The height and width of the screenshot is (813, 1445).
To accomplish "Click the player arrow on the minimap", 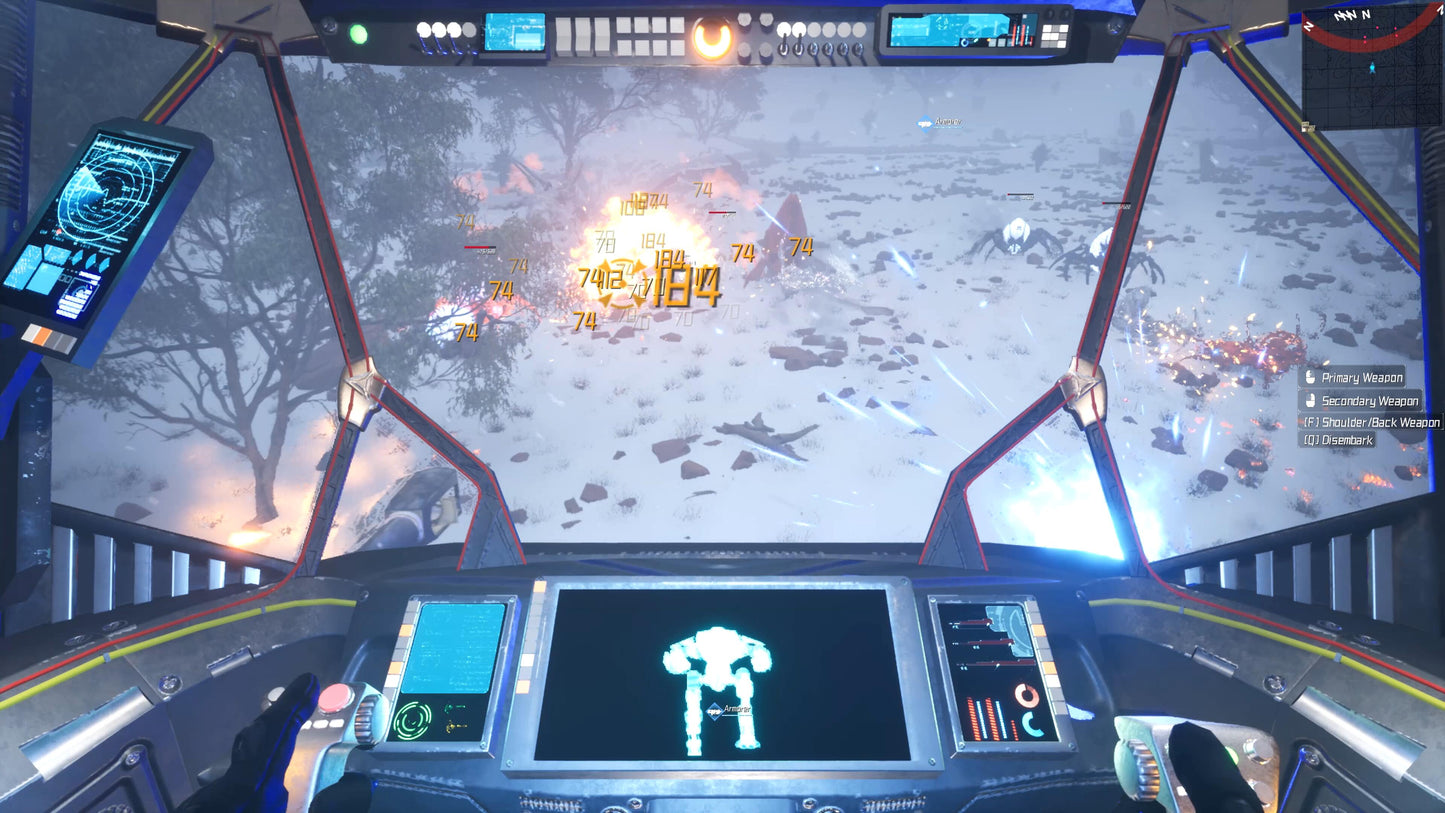I will pyautogui.click(x=1372, y=68).
